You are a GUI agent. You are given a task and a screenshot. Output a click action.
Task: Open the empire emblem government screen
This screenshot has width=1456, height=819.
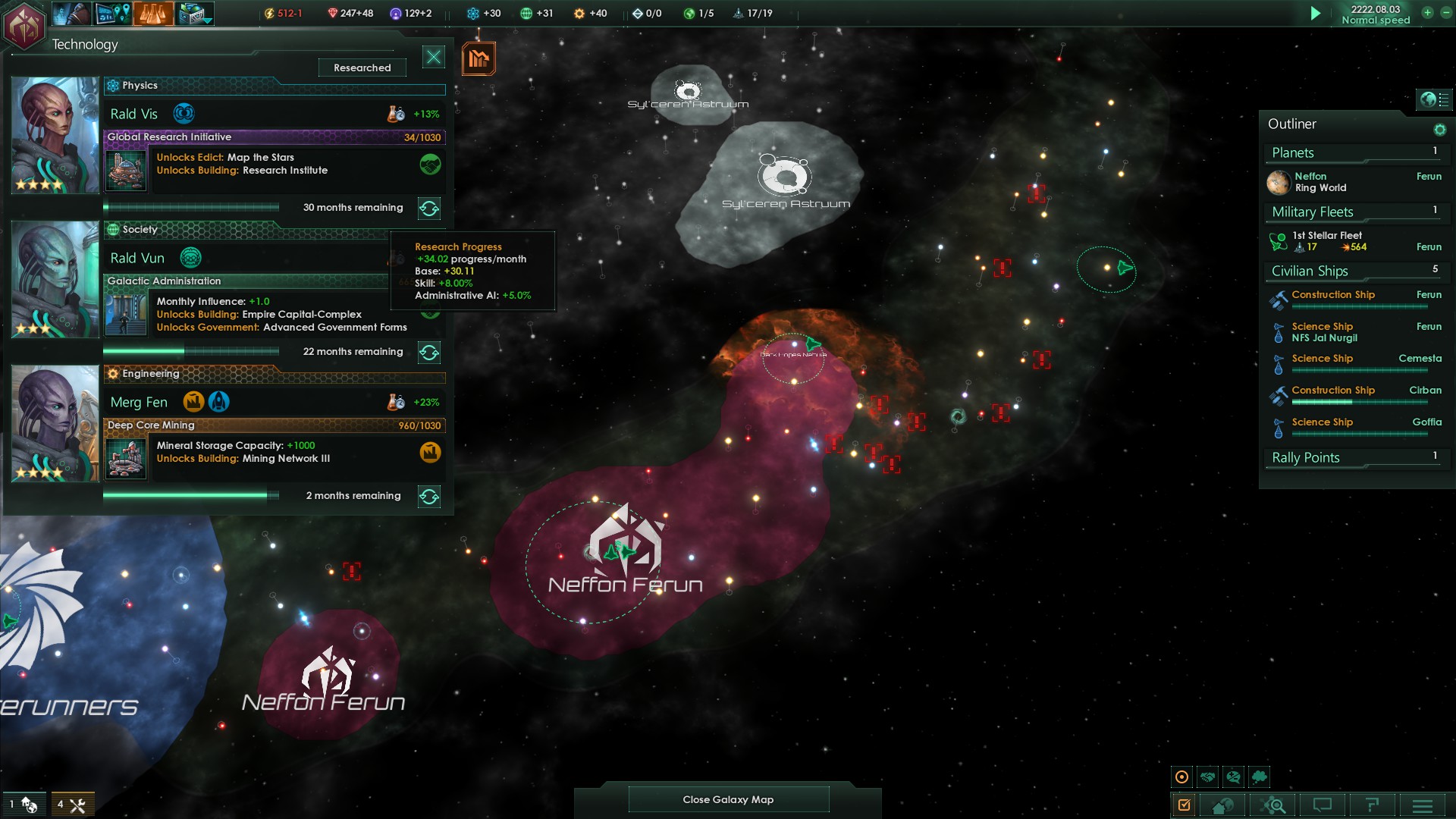(x=24, y=26)
